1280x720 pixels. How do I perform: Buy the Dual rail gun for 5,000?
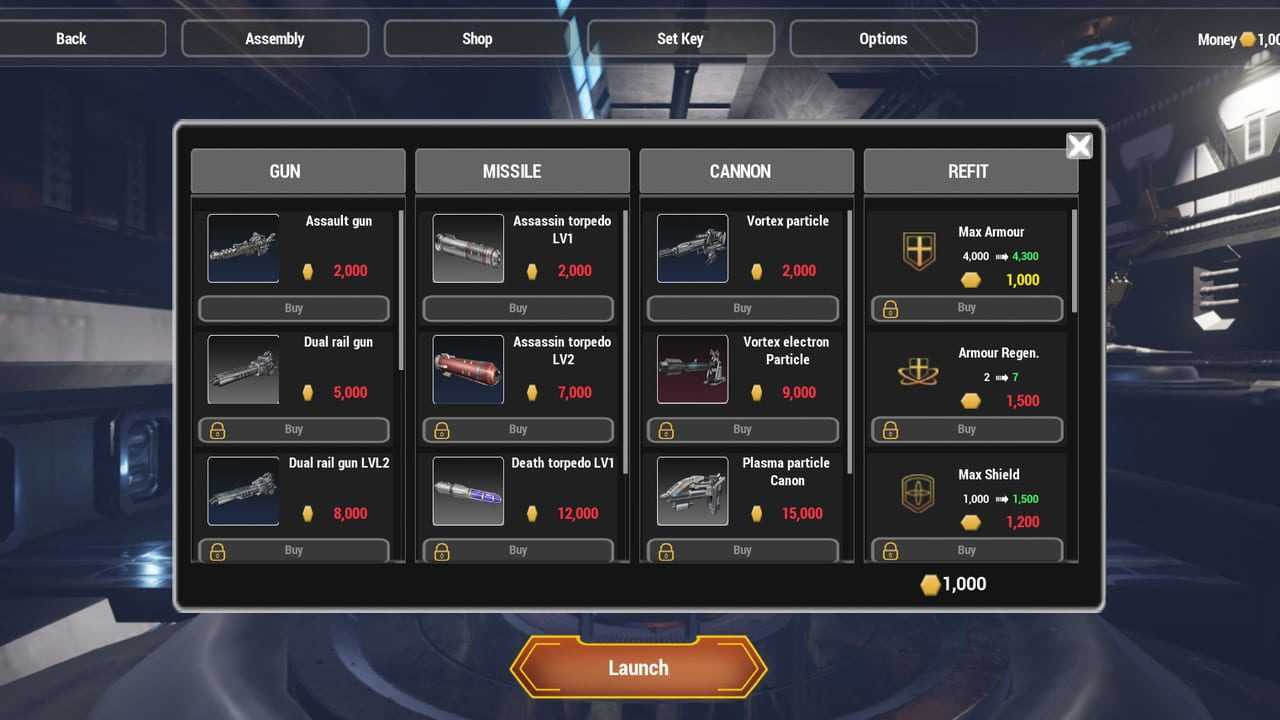(x=294, y=429)
